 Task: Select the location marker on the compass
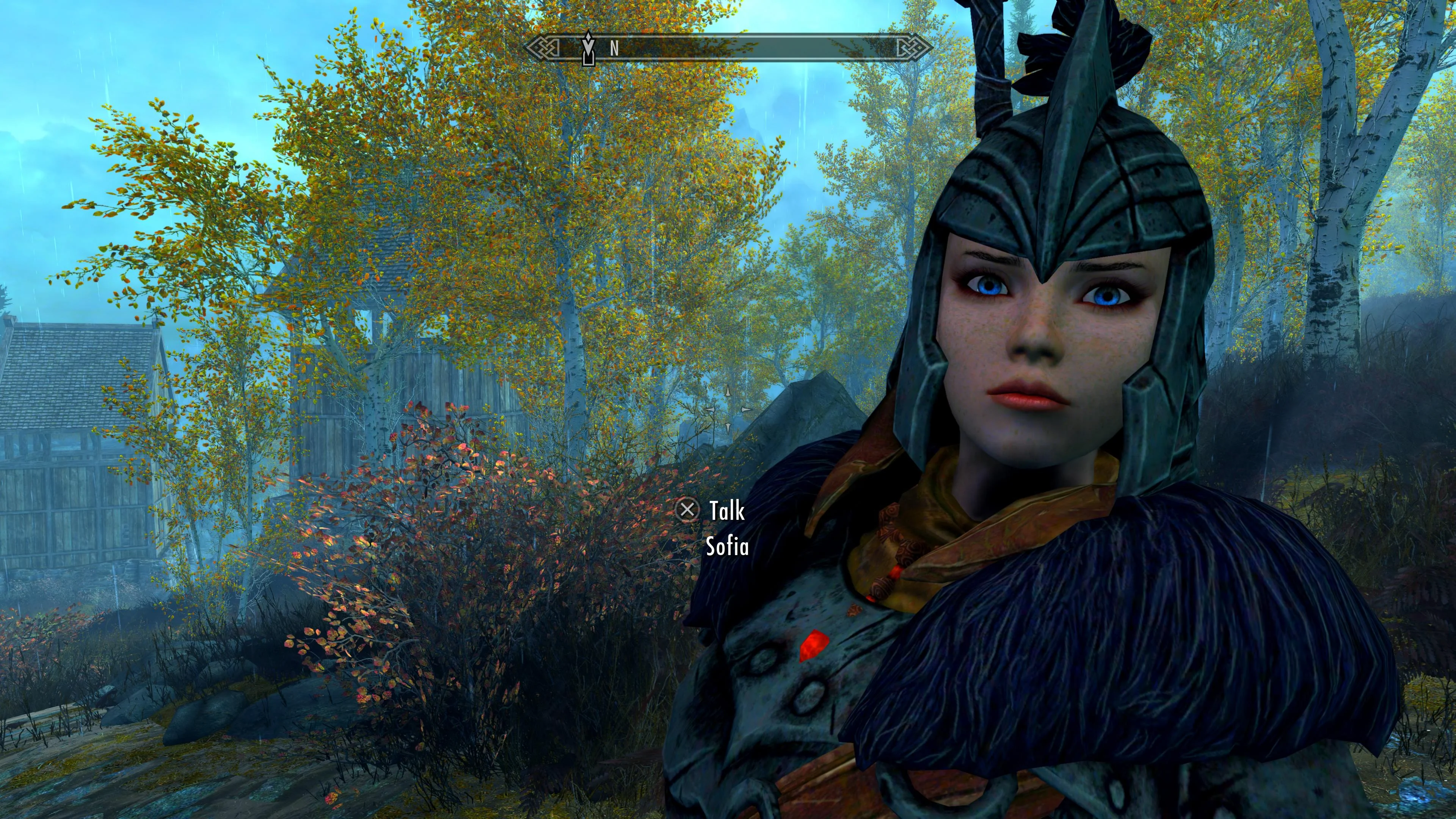[x=588, y=49]
